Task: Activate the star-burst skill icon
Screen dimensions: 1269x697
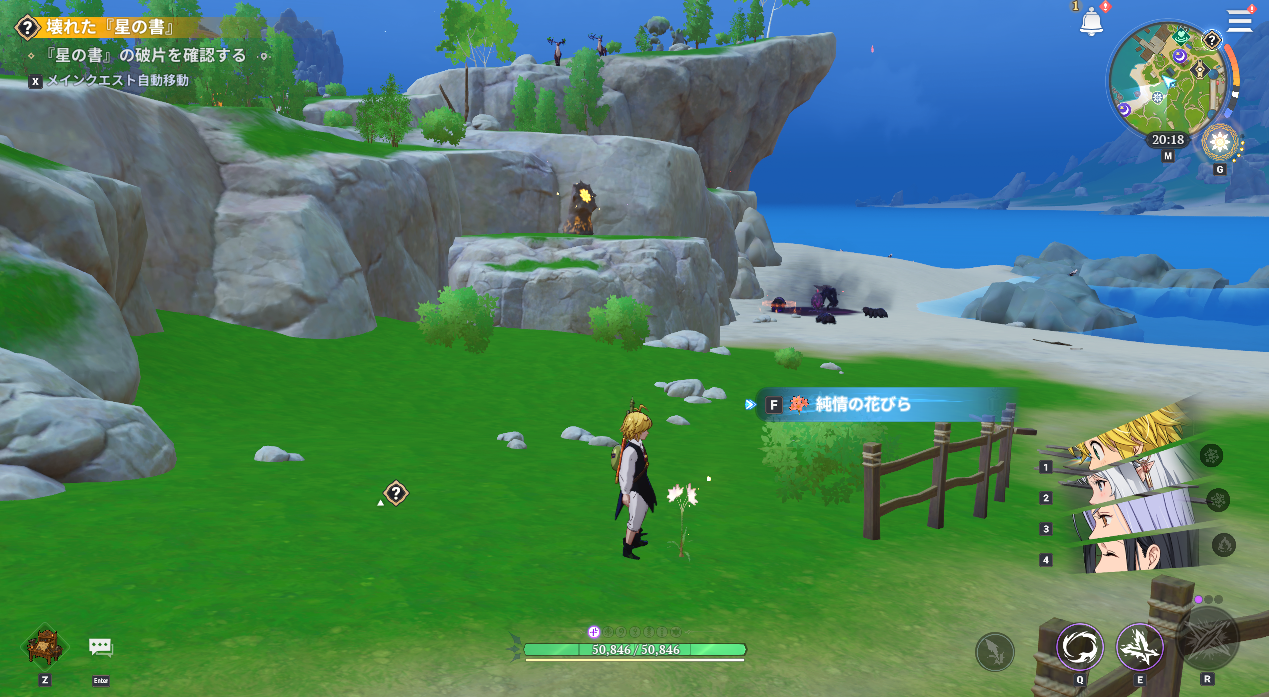Action: (1139, 646)
